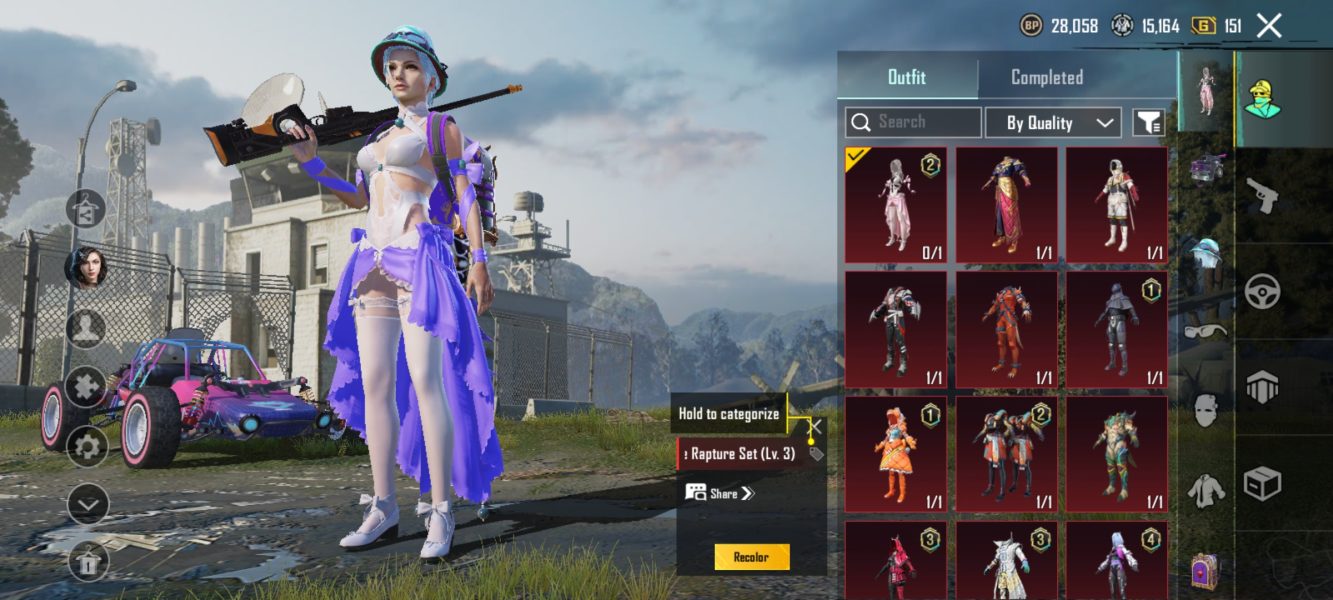Close the inventory with the top-right X
This screenshot has width=1333, height=600.
pos(1268,26)
